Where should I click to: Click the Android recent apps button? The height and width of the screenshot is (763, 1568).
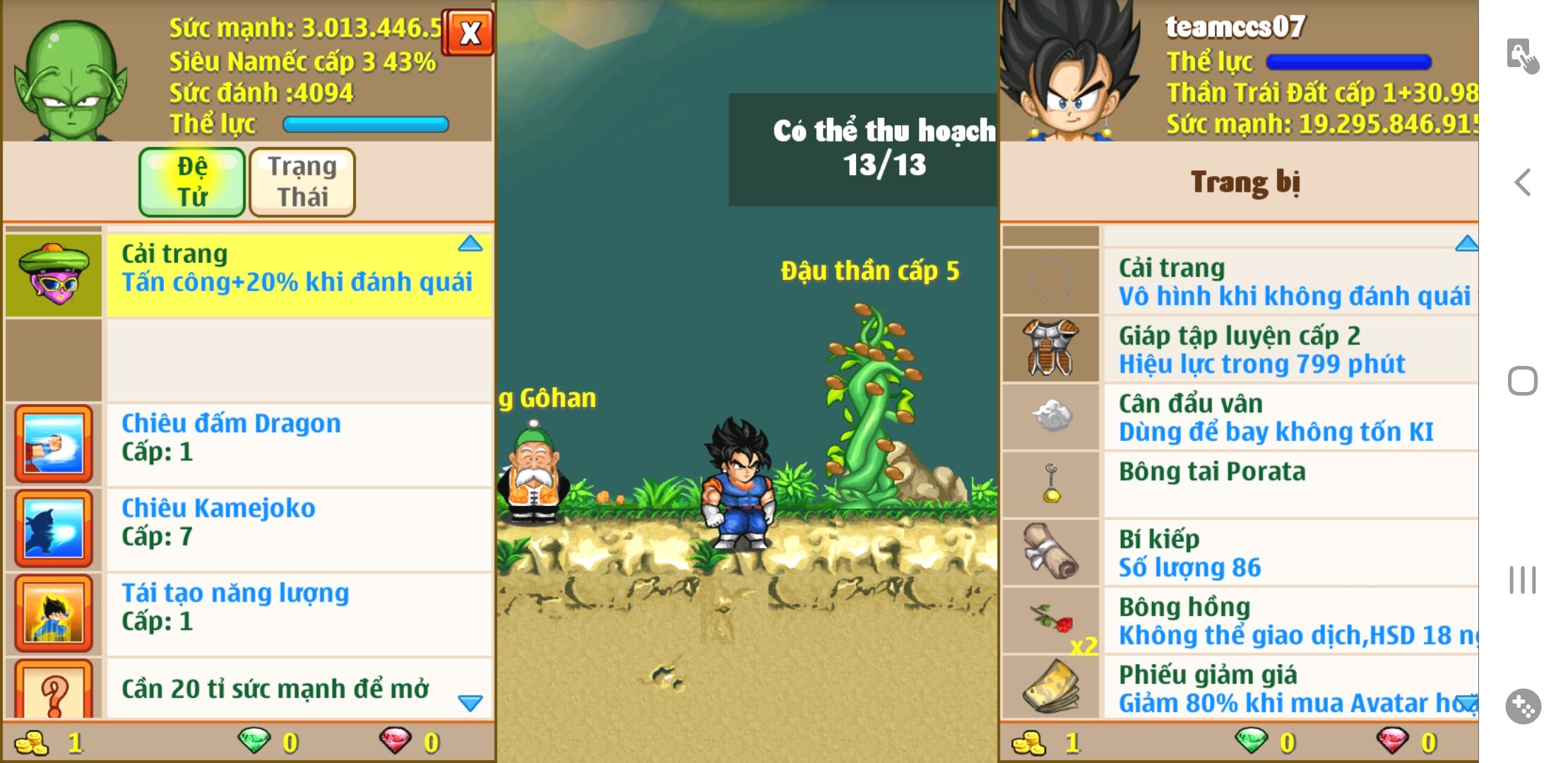1523,580
